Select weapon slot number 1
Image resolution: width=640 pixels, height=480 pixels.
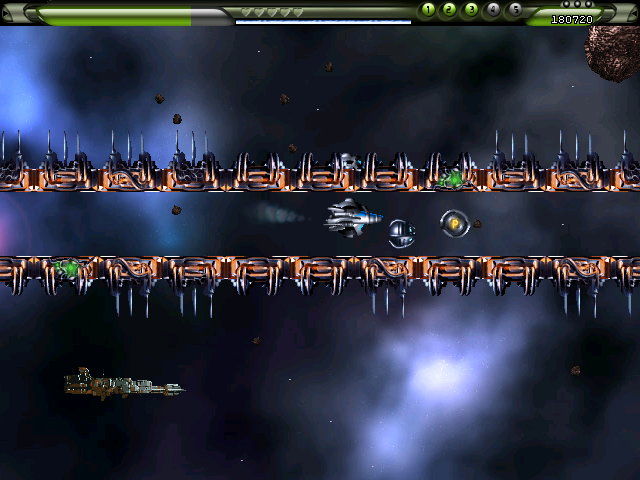point(428,10)
